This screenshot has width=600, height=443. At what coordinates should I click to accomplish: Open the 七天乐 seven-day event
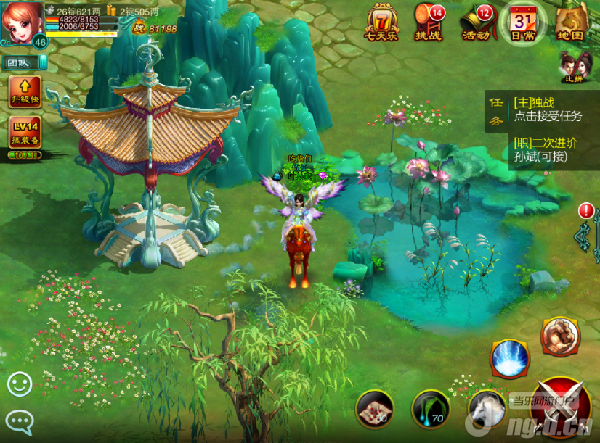(x=382, y=22)
